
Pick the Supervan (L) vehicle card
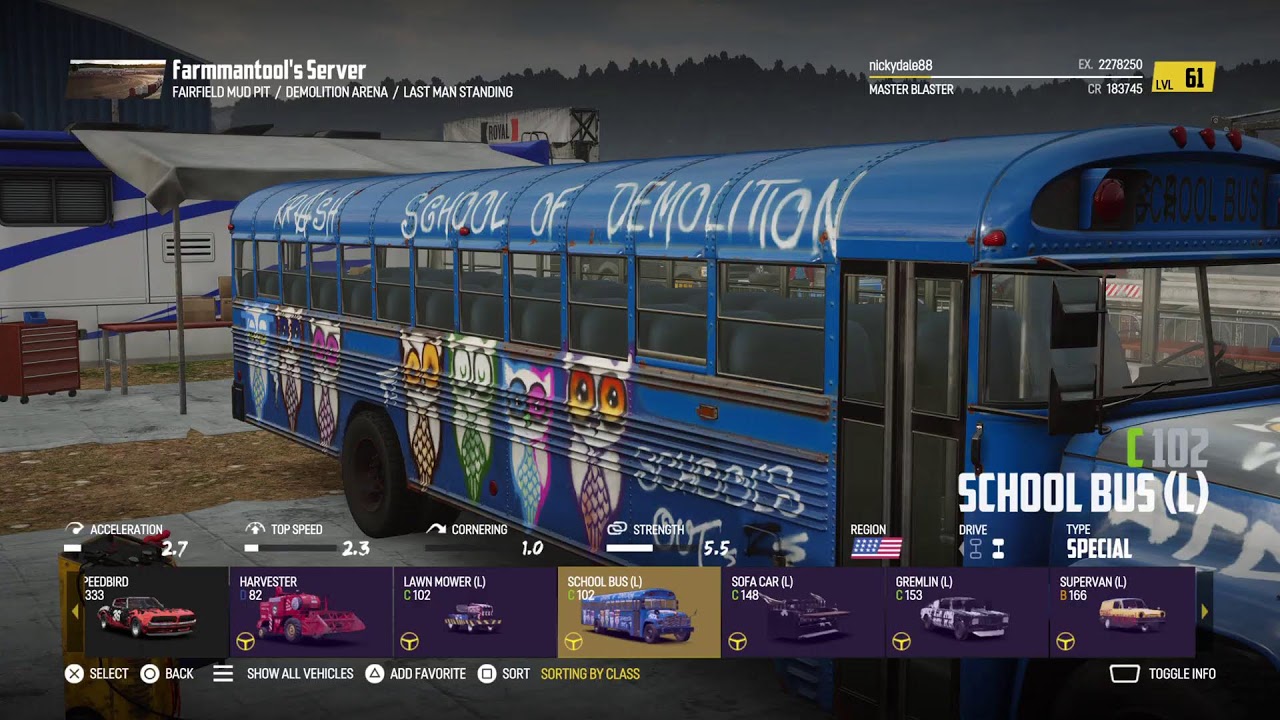coord(1122,612)
